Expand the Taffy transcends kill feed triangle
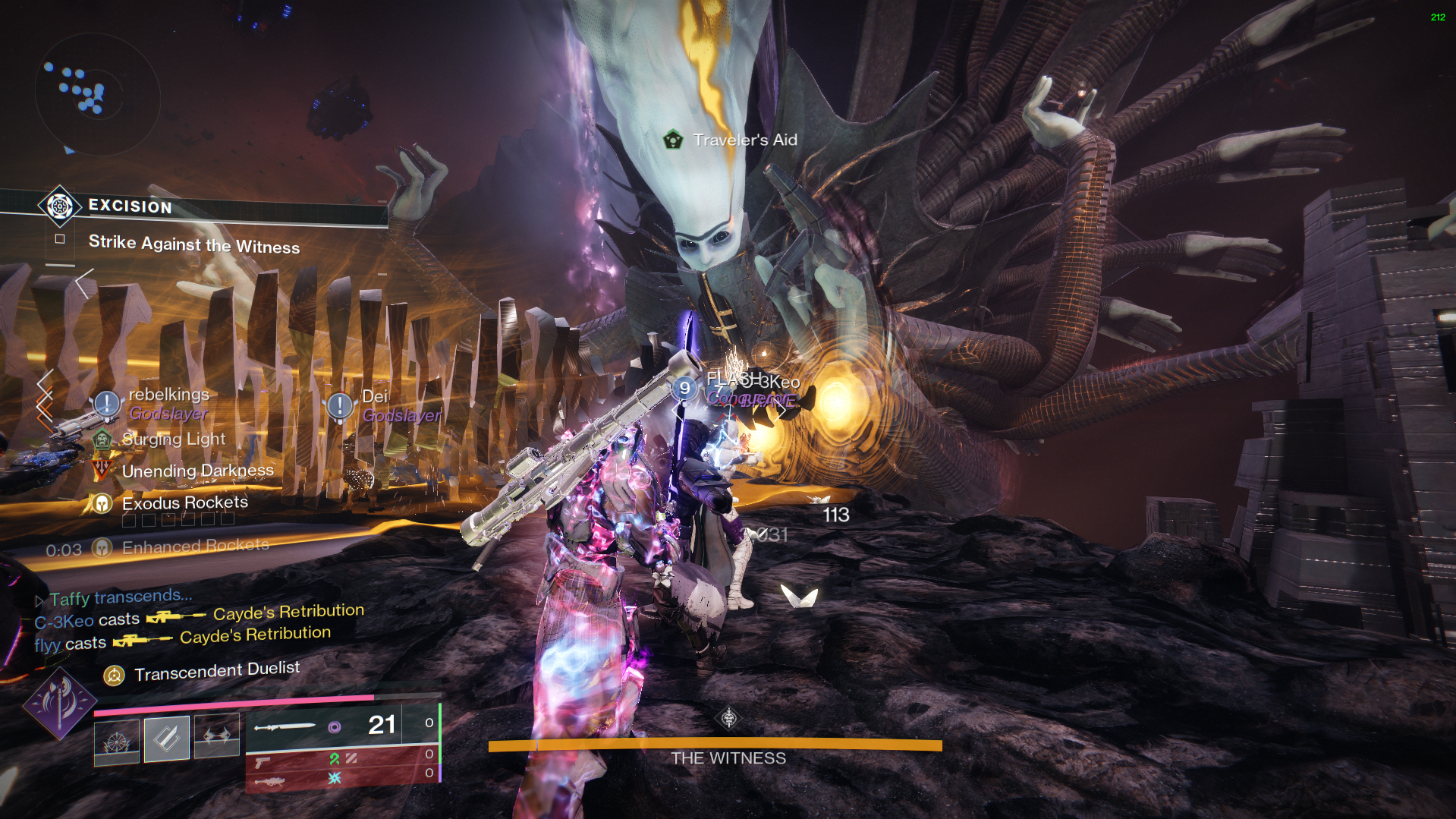 click(x=39, y=600)
